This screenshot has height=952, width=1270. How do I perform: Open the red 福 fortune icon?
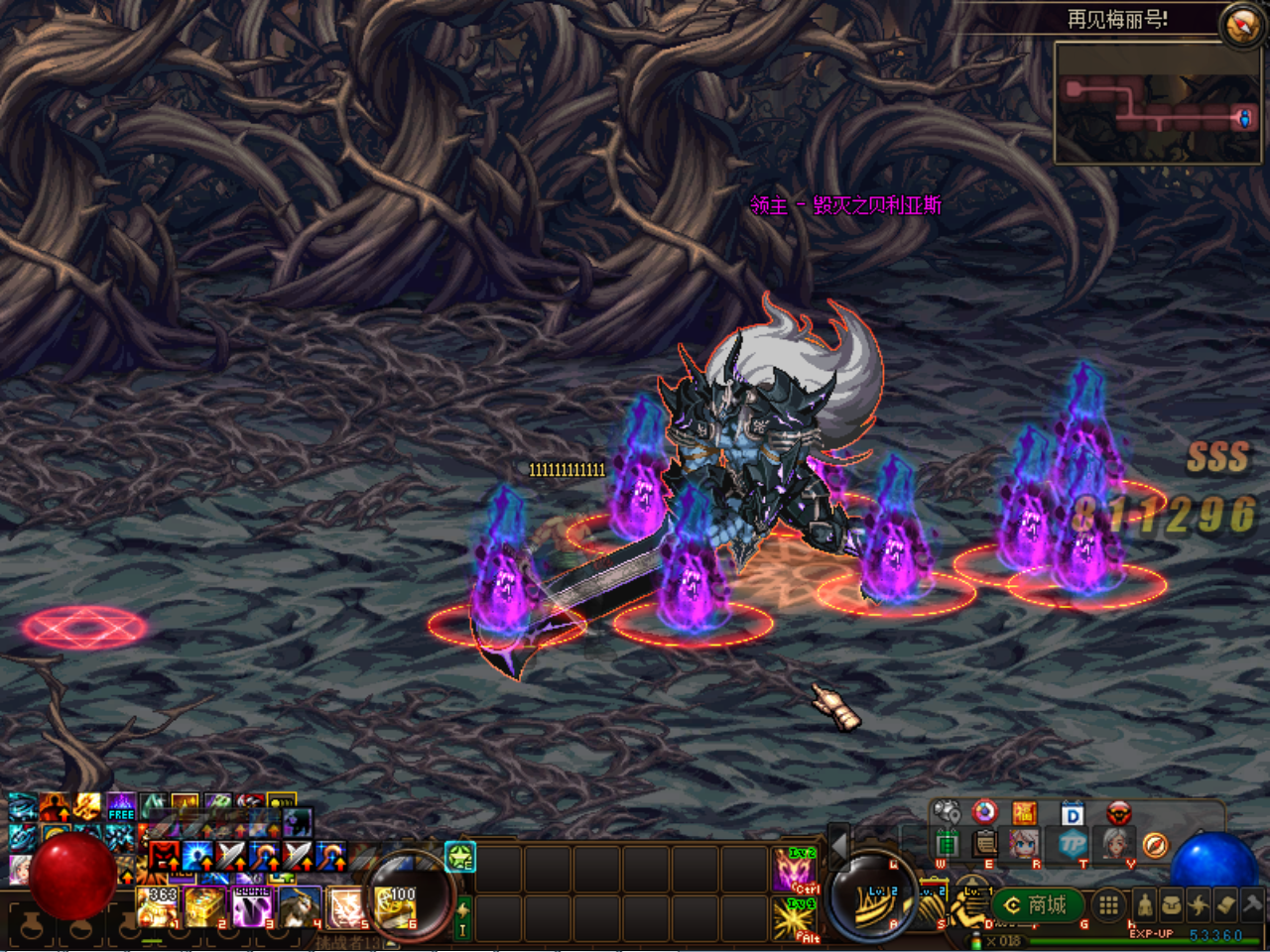(1024, 814)
